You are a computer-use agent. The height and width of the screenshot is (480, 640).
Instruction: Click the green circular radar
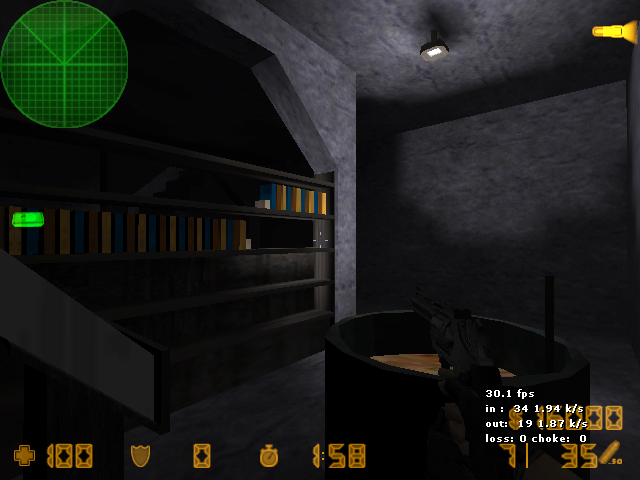(x=64, y=64)
